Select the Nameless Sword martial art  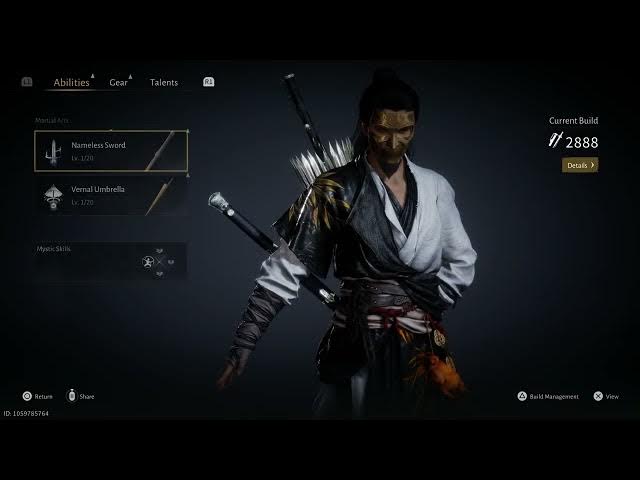click(x=111, y=151)
